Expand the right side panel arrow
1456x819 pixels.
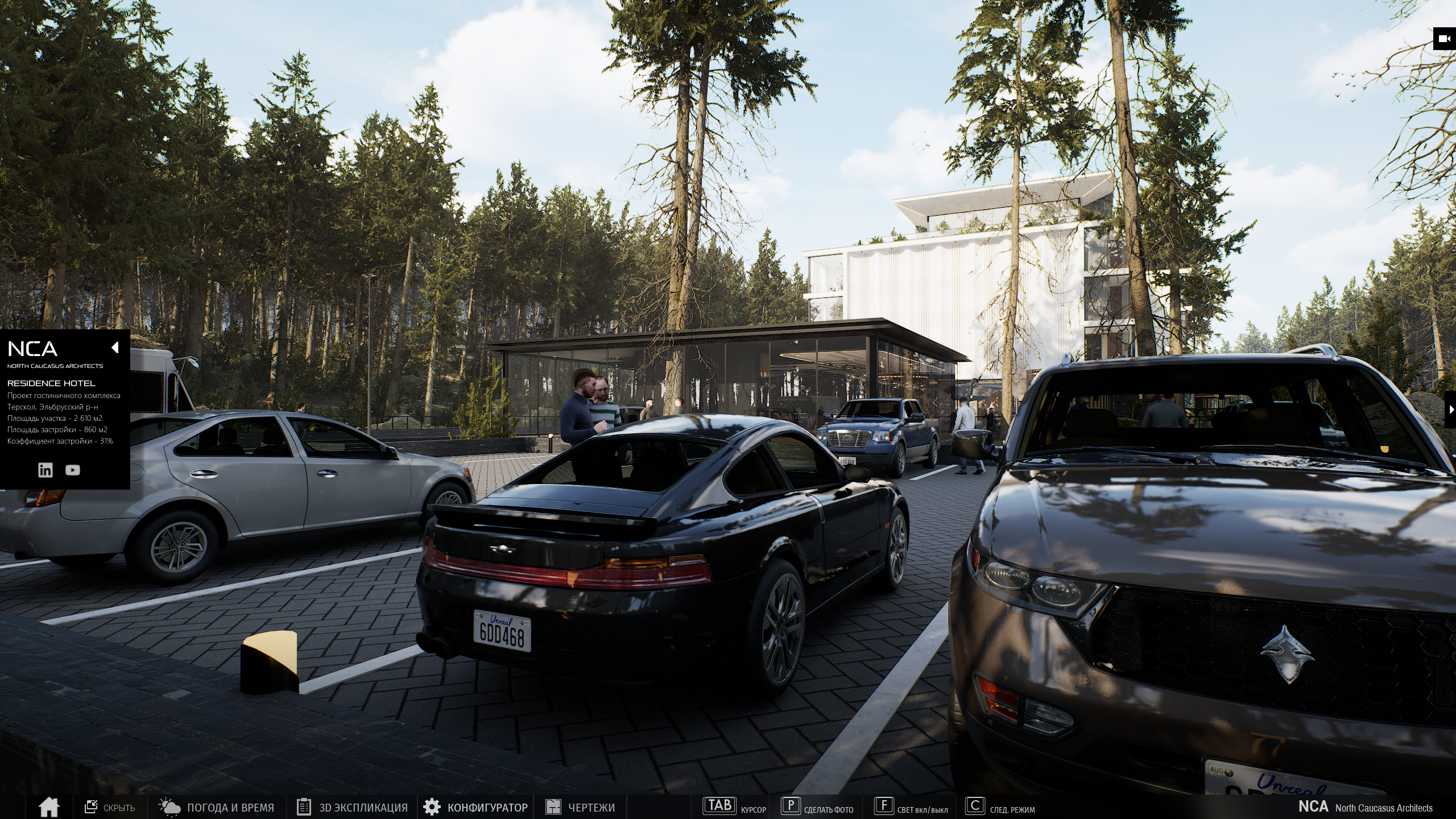(1451, 409)
